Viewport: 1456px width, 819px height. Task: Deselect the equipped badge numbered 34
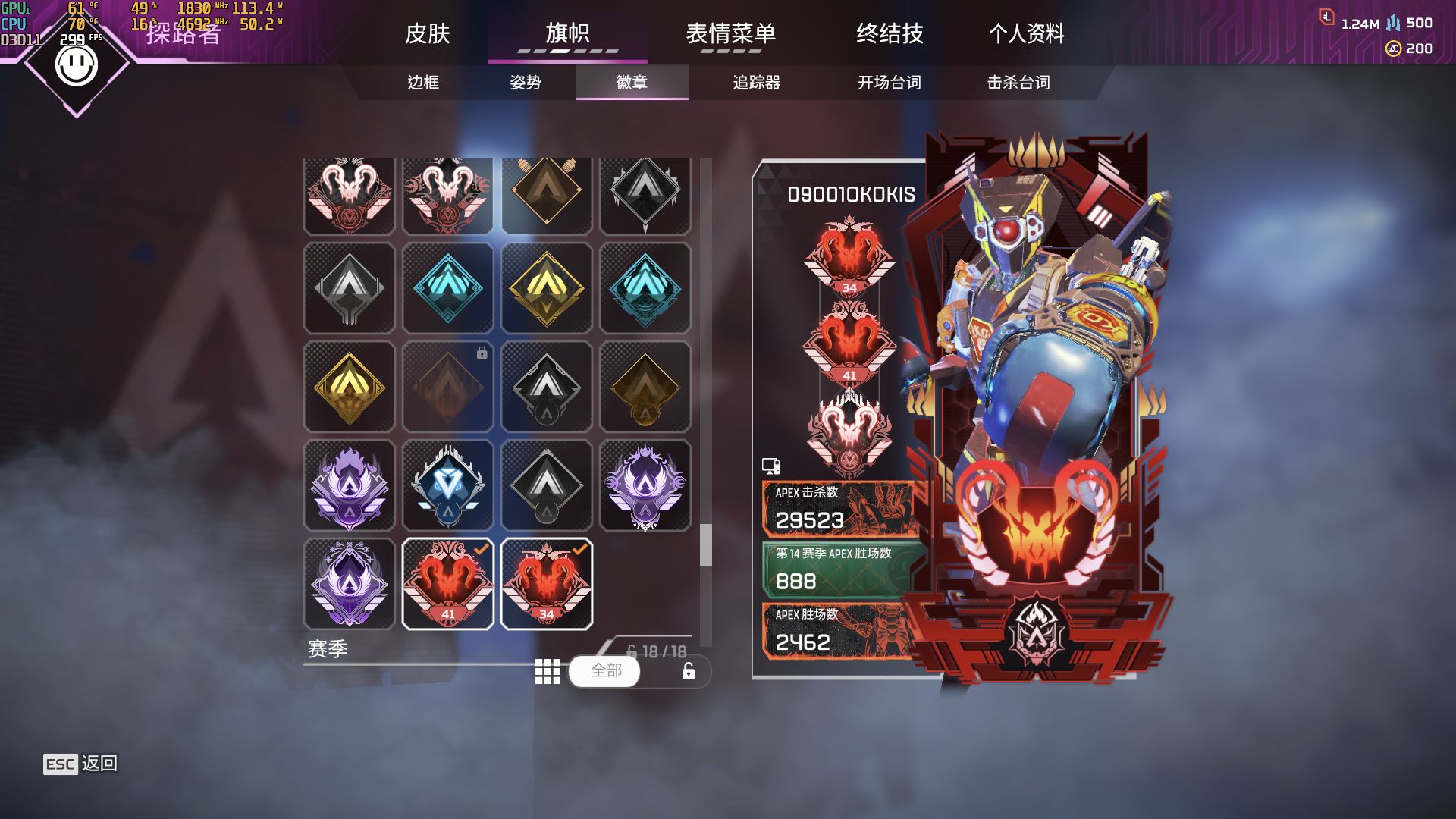click(x=546, y=582)
